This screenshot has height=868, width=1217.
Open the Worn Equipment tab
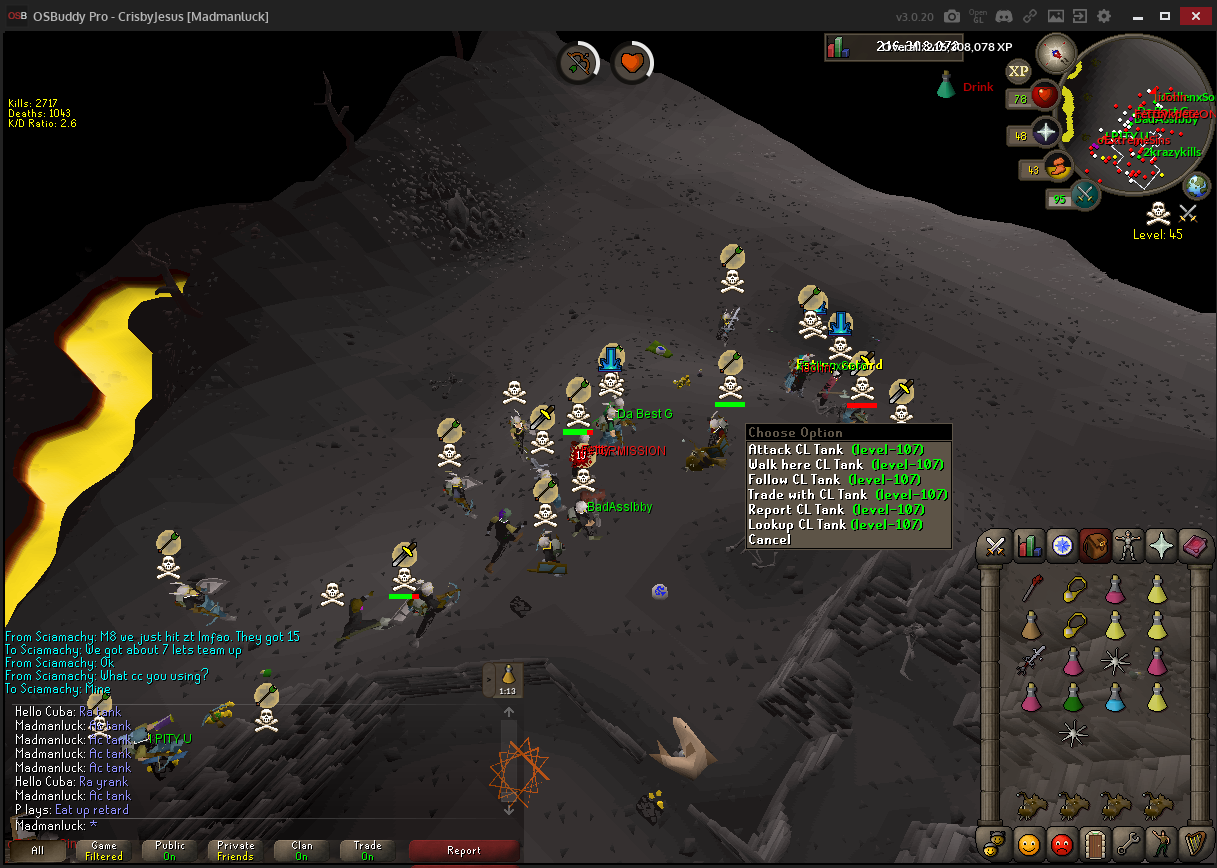1128,546
